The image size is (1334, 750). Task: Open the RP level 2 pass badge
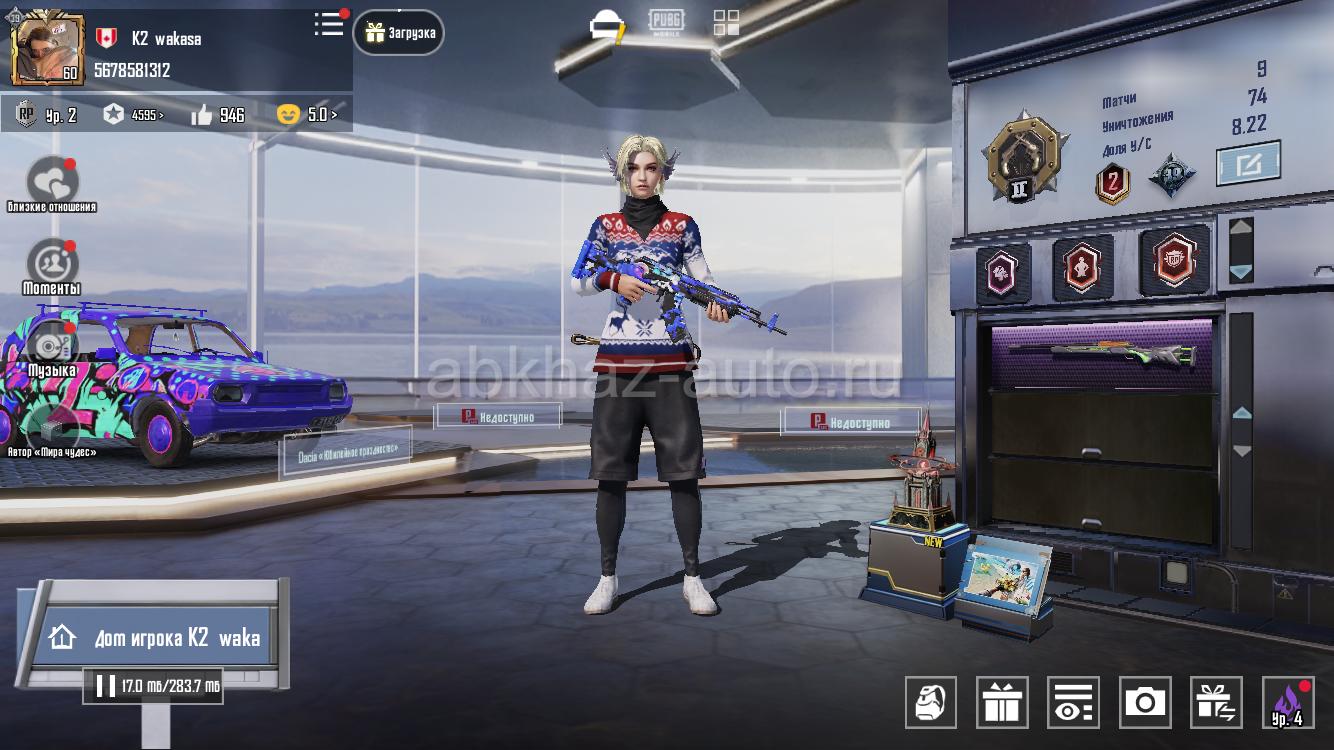pos(46,115)
